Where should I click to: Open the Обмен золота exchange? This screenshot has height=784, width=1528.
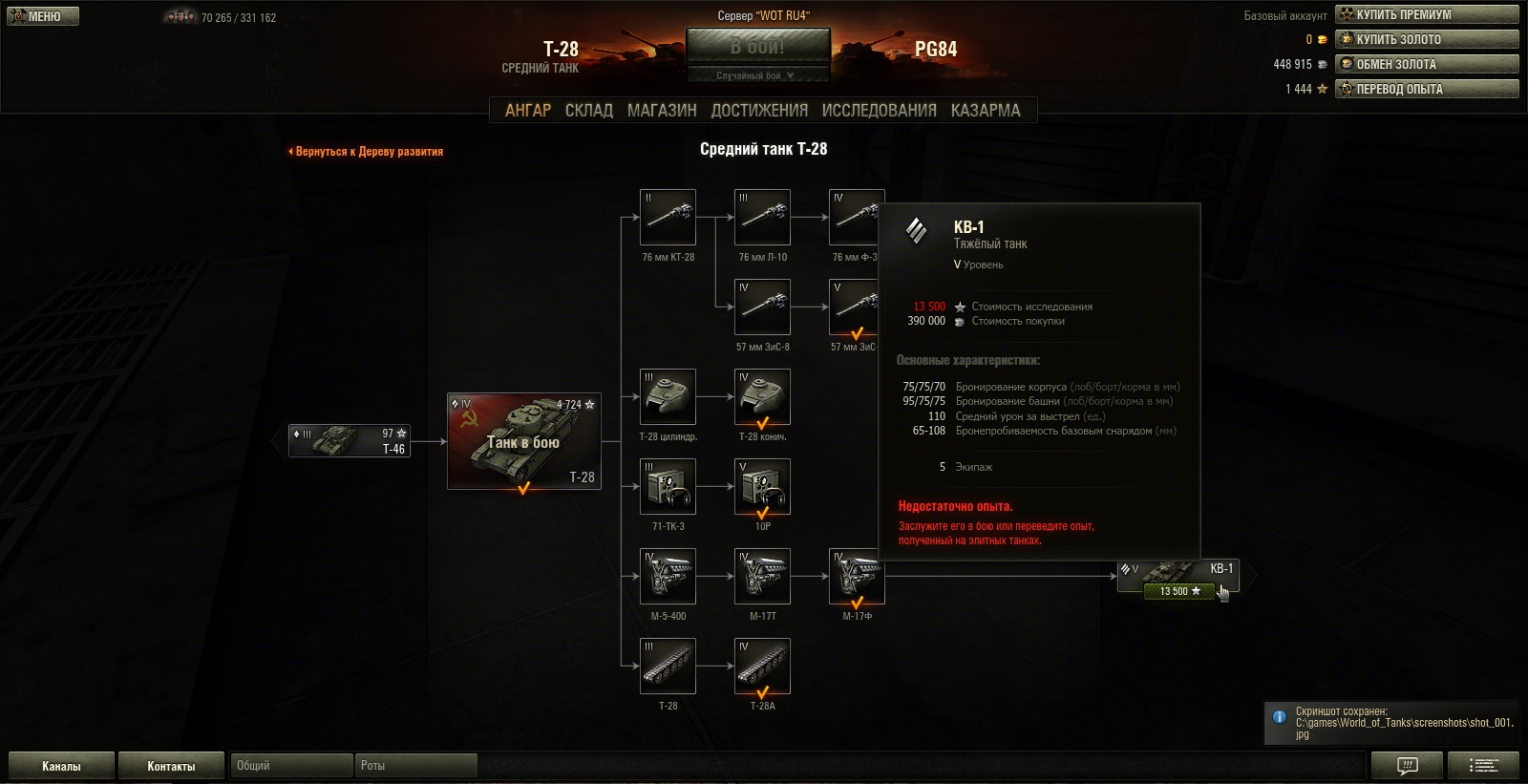pos(1427,64)
